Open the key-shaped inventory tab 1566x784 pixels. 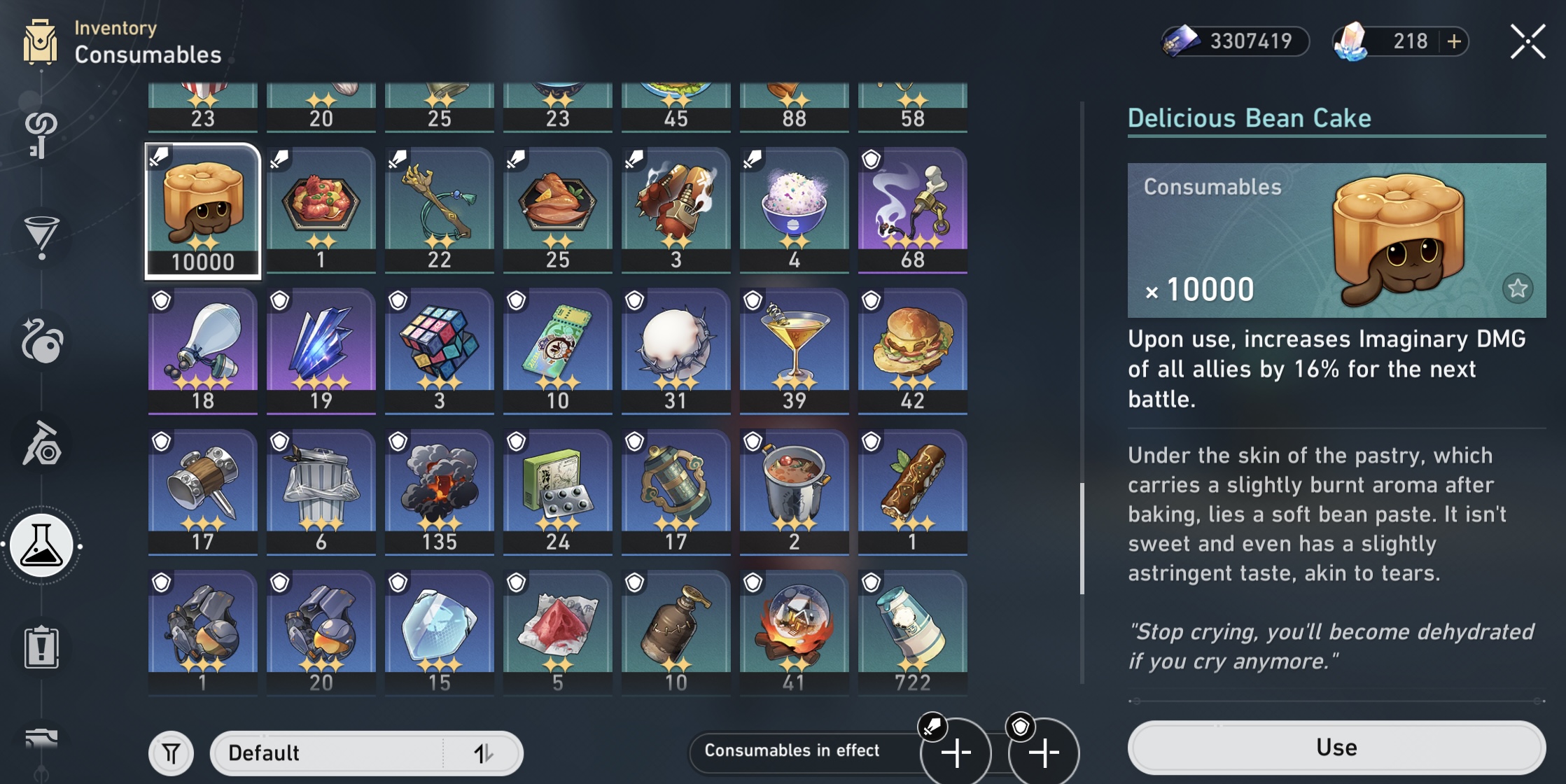click(41, 134)
